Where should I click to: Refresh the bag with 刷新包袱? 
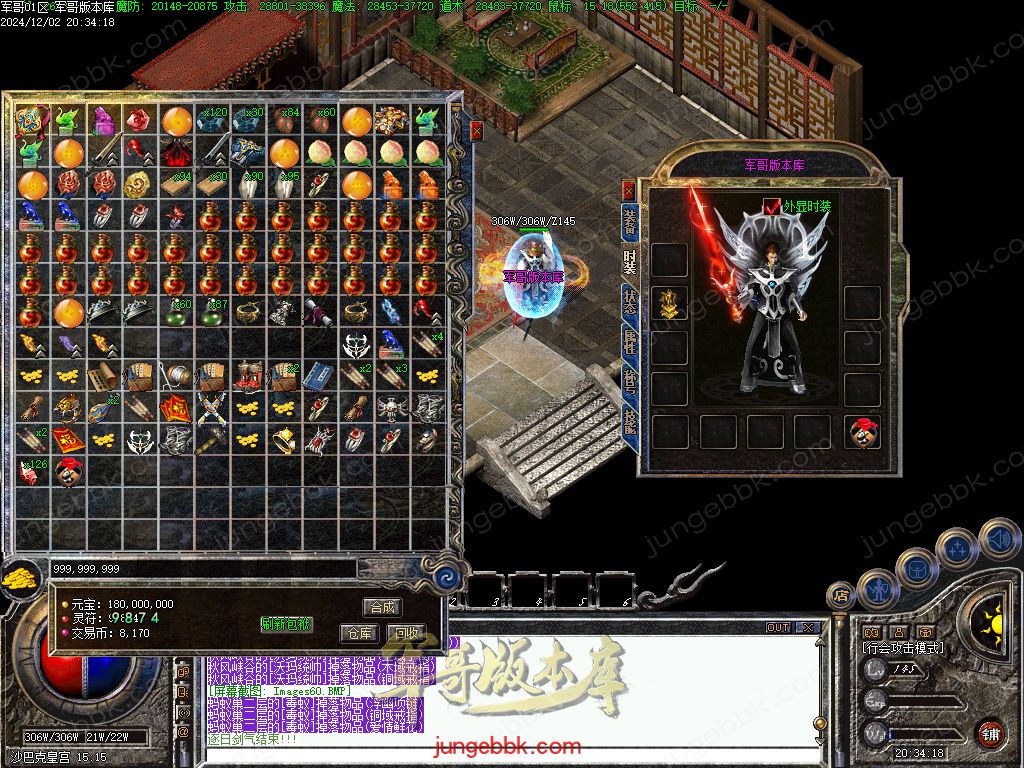click(x=287, y=624)
